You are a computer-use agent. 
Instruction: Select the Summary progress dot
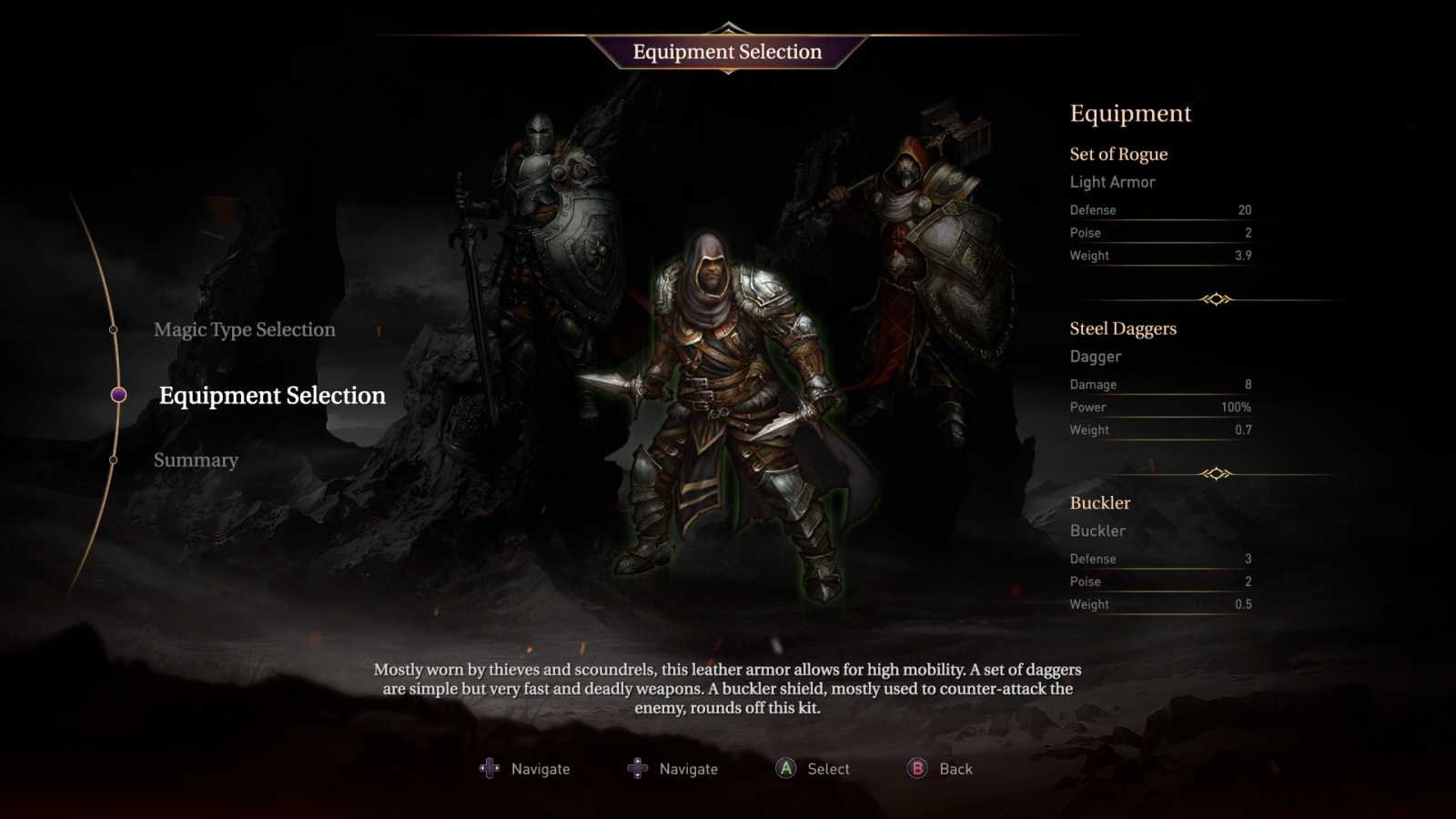coord(113,461)
